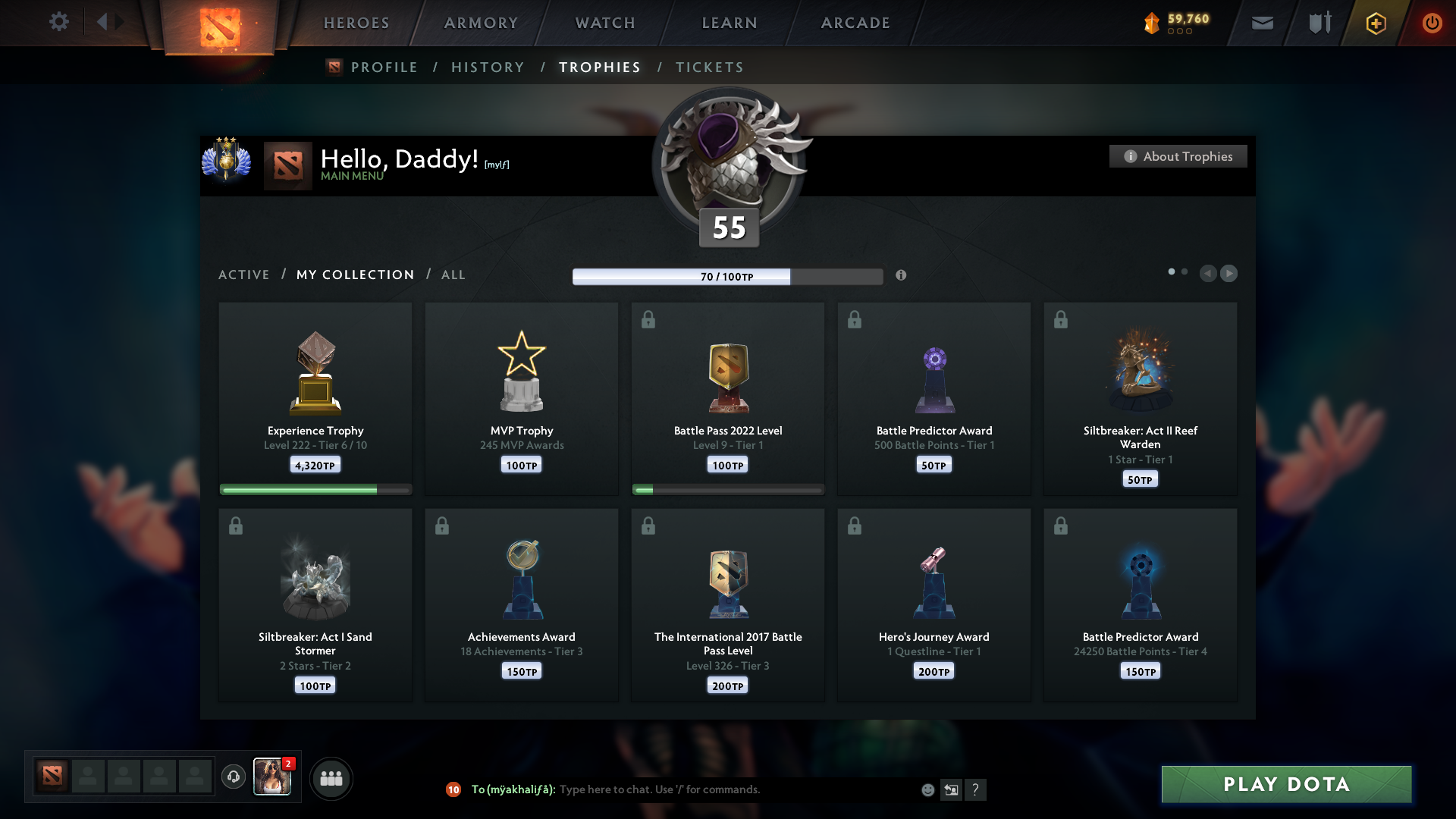Open voice chat settings via the headset icon
This screenshot has width=1456, height=819.
[x=233, y=778]
